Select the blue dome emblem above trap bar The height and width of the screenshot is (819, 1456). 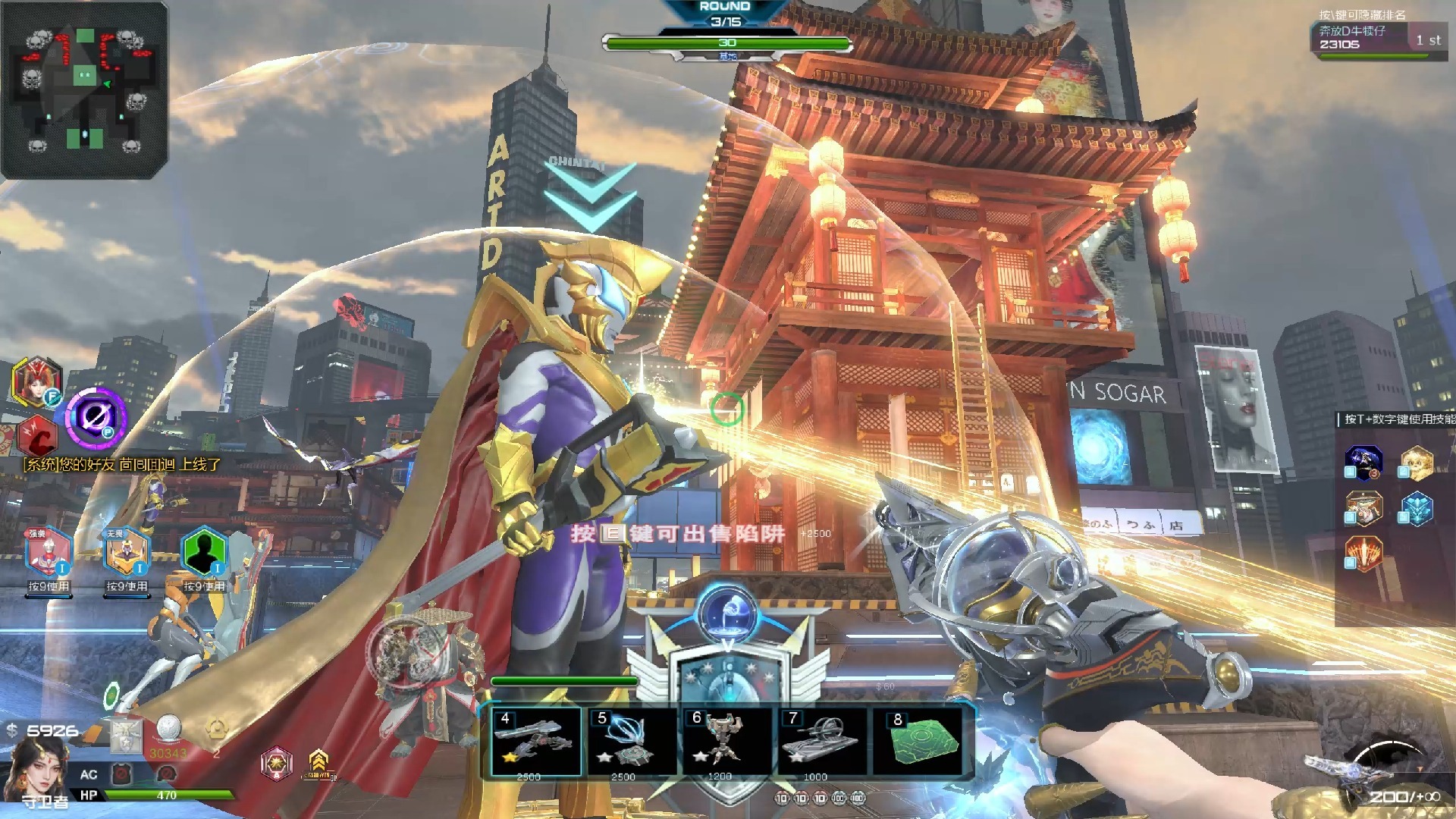[726, 613]
